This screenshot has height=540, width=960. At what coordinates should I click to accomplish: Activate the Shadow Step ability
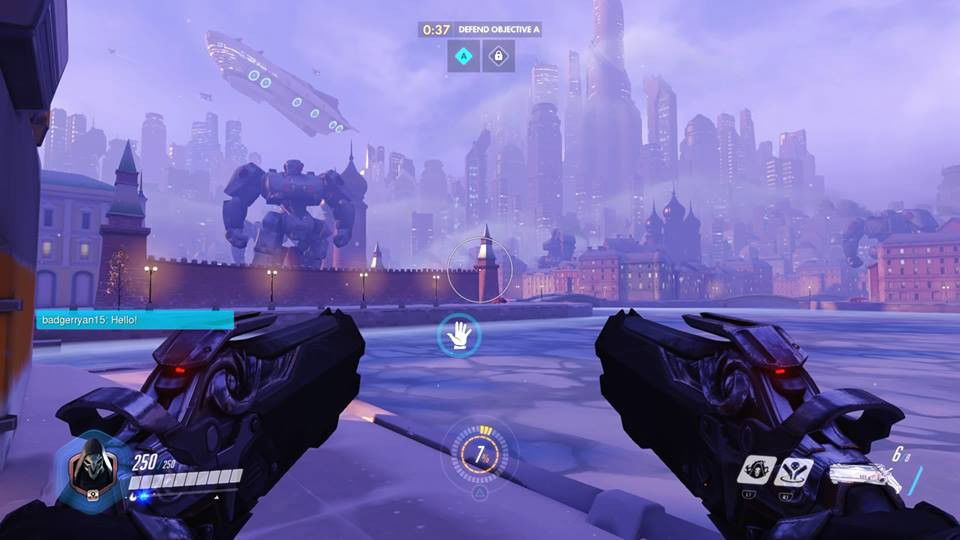[x=792, y=470]
